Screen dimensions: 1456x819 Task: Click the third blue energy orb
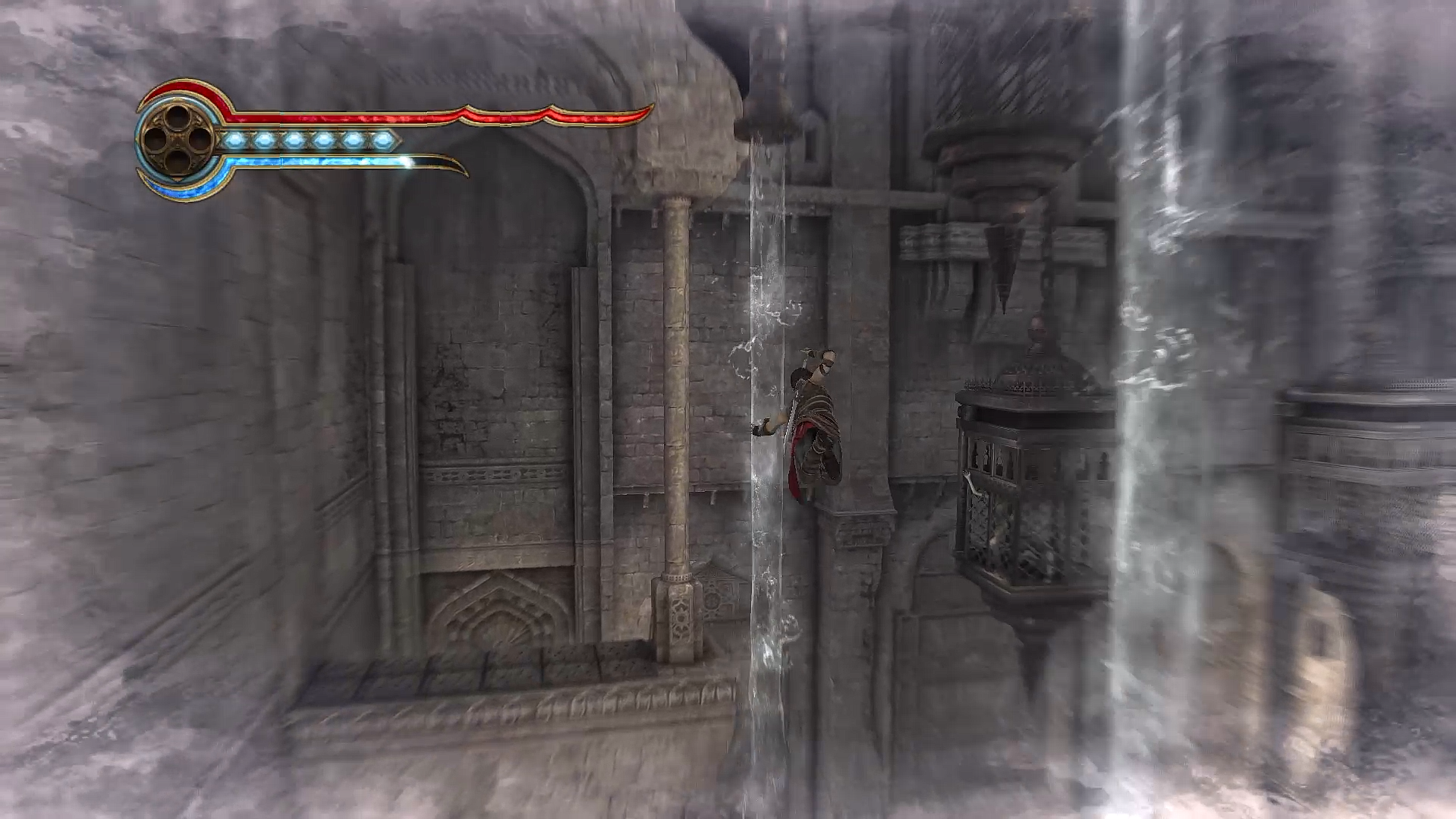(294, 139)
